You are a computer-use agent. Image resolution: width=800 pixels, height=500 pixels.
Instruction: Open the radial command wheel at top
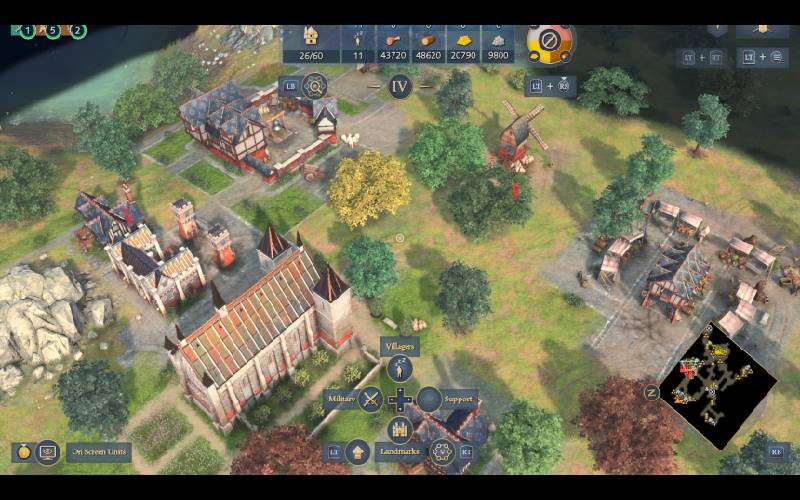pyautogui.click(x=549, y=42)
